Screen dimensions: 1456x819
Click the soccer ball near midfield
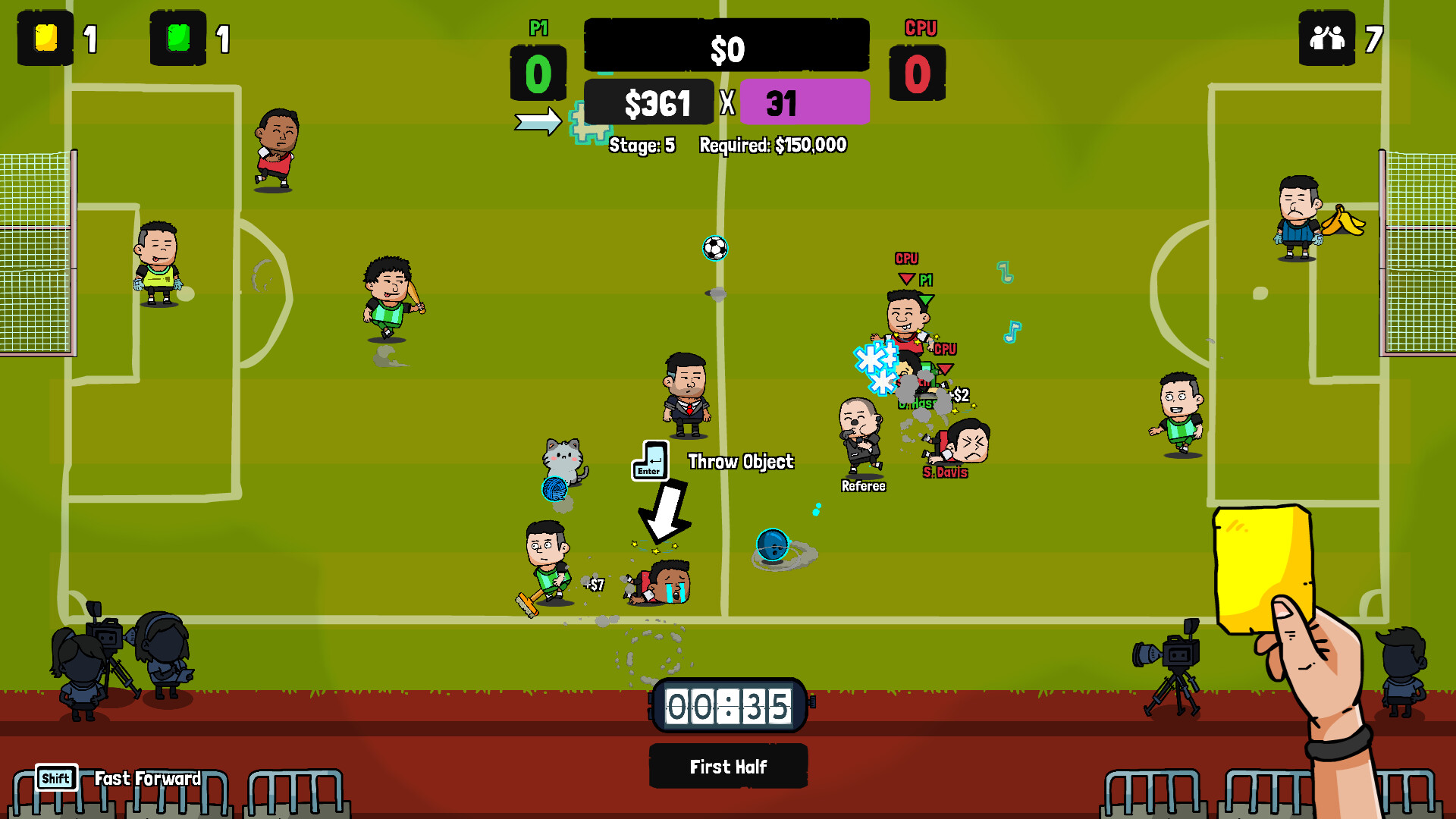coord(714,249)
